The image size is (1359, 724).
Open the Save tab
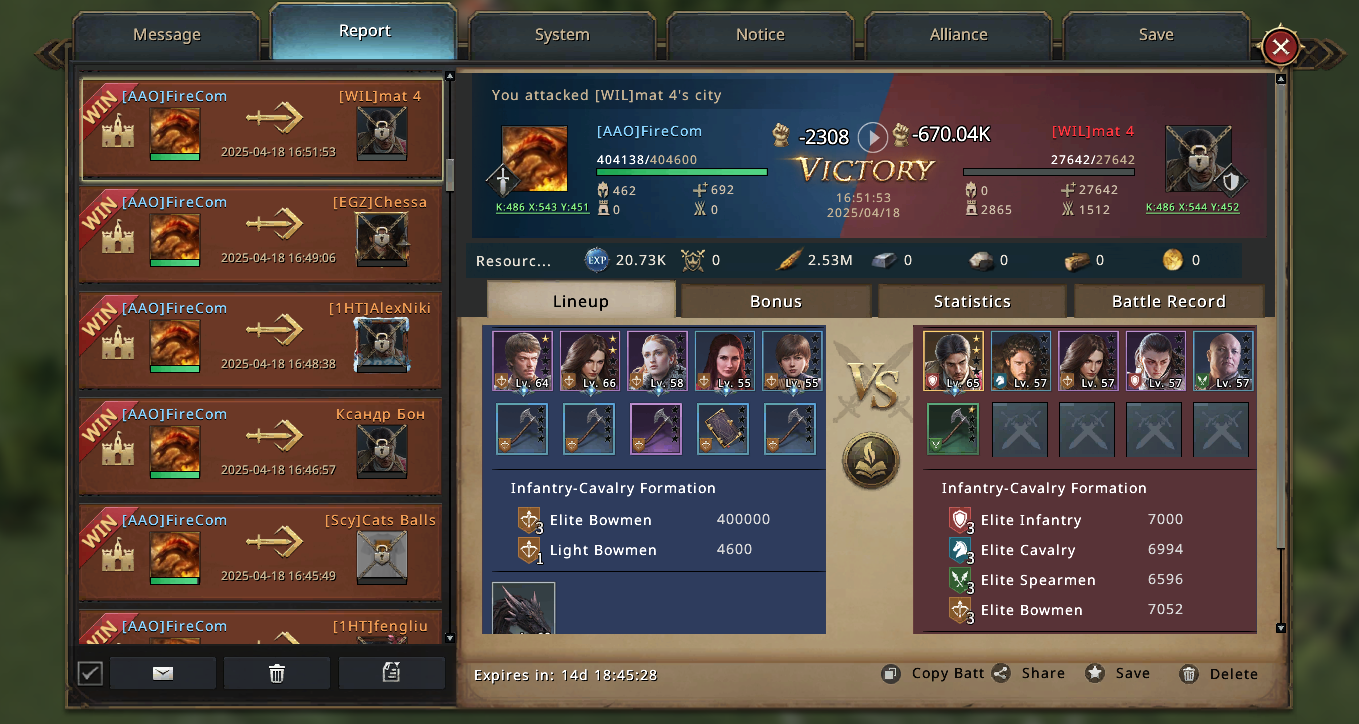point(1155,35)
